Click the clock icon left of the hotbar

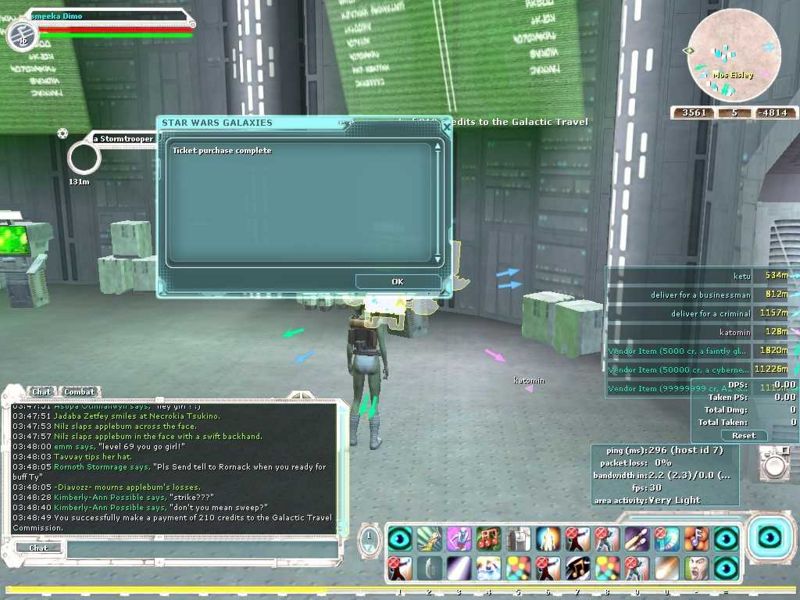369,541
